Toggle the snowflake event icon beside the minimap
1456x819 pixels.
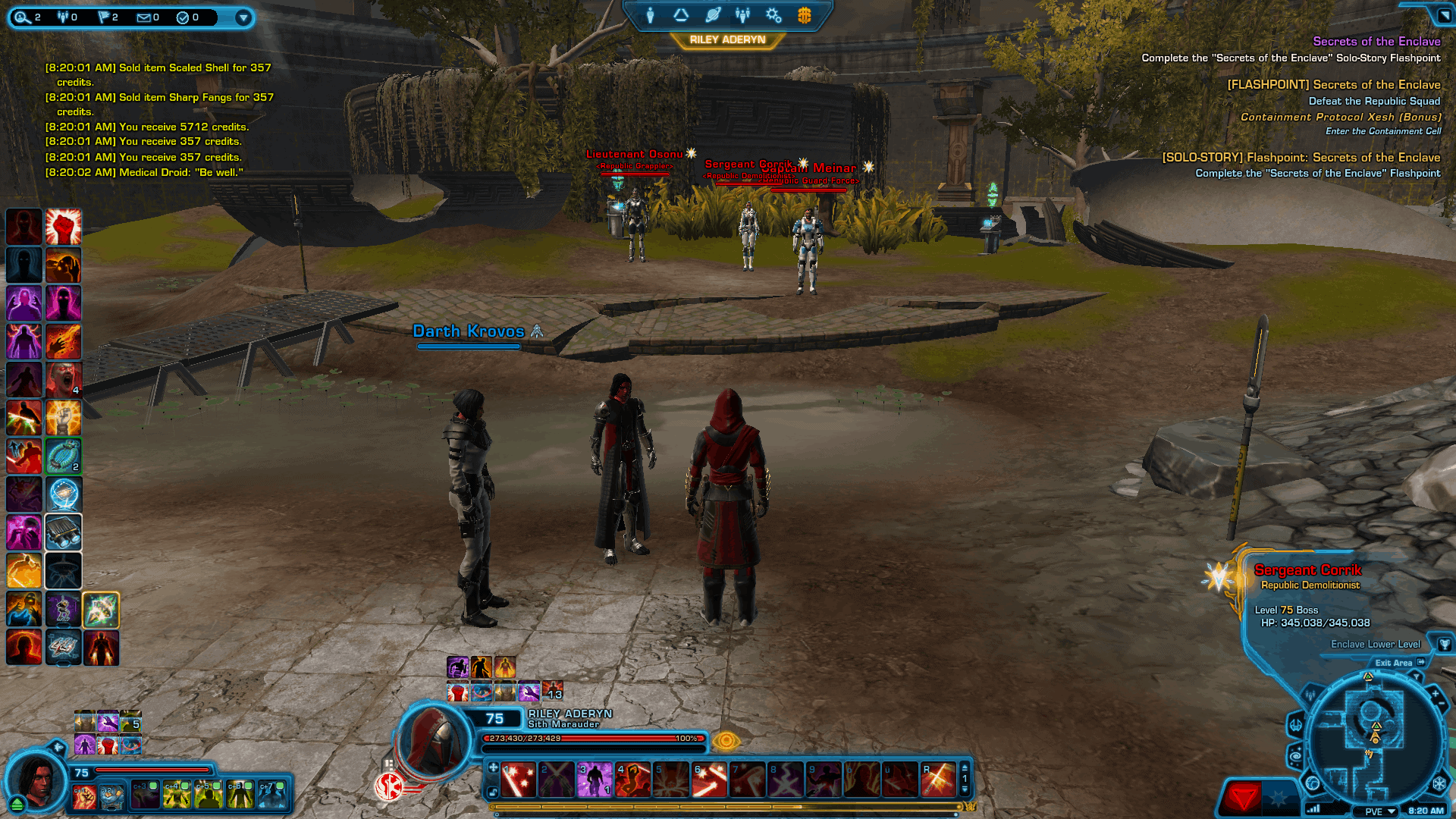coord(1439,785)
